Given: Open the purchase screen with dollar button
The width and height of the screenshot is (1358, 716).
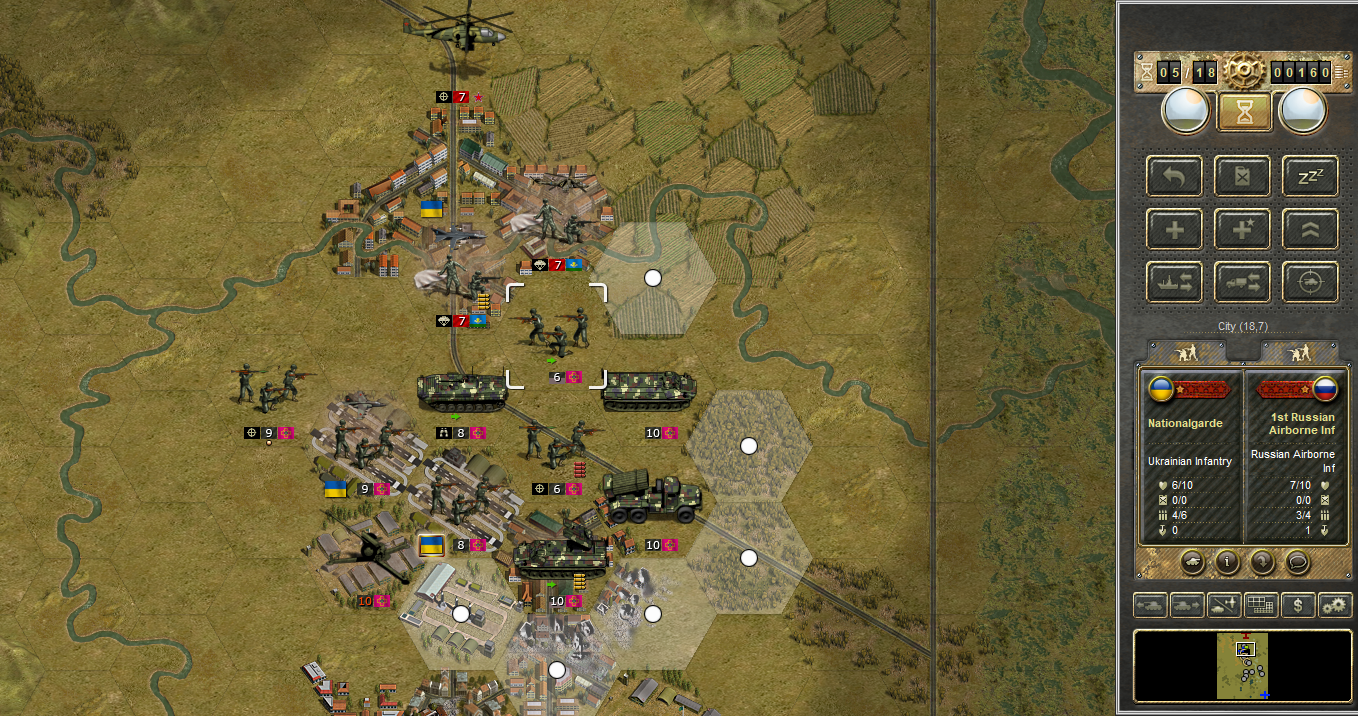Looking at the screenshot, I should click(1298, 605).
